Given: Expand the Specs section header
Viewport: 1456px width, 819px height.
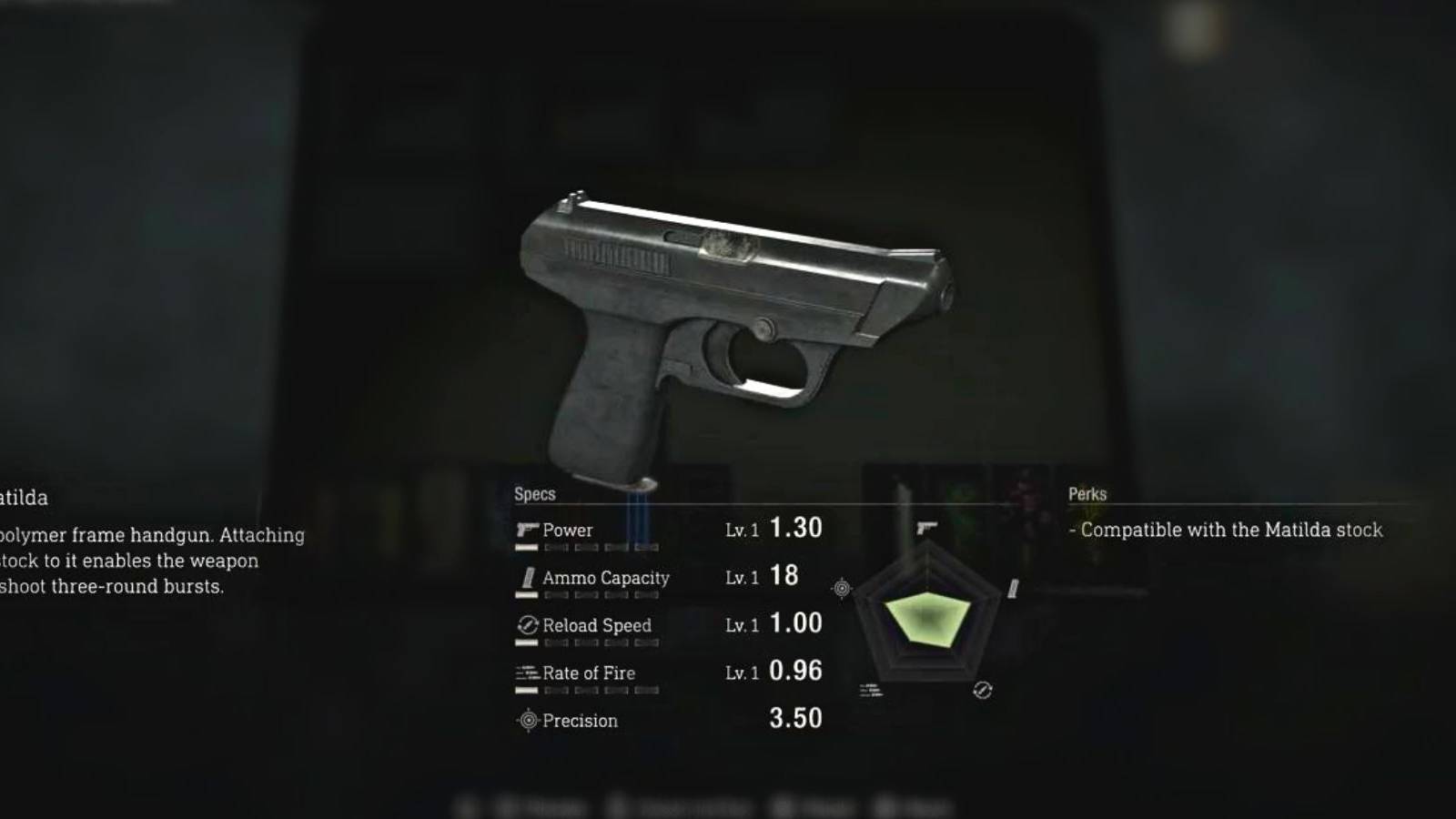Looking at the screenshot, I should coord(535,494).
